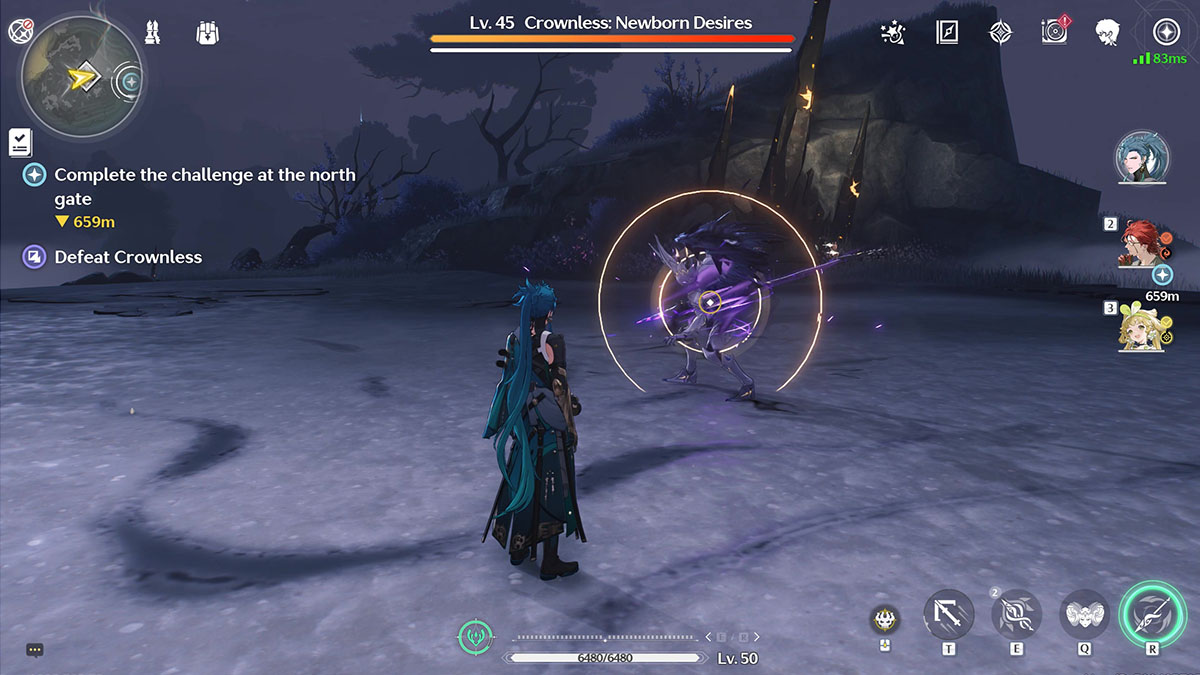Select the Defeat Crownless objective
This screenshot has height=675, width=1200.
[x=127, y=257]
